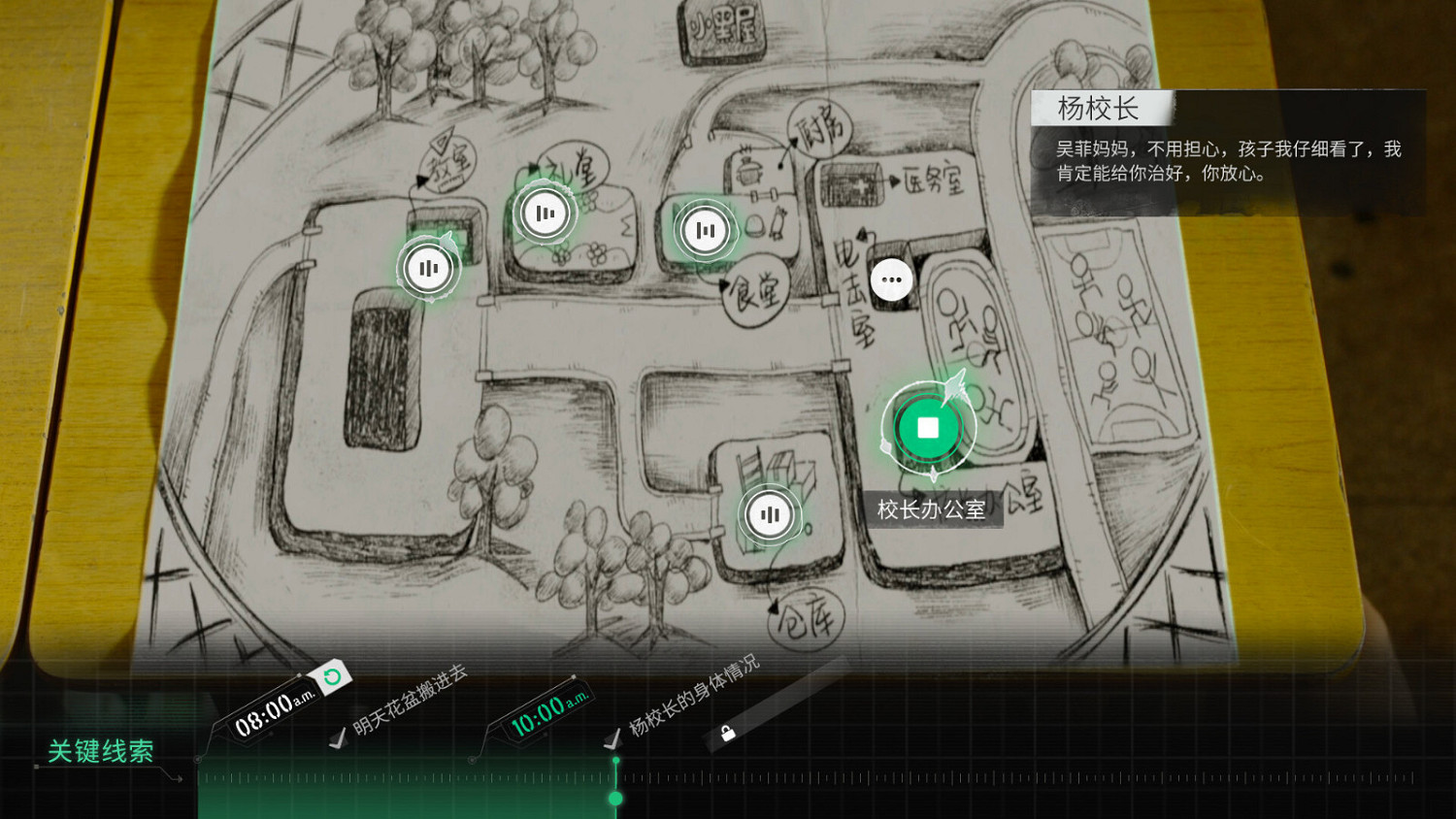Open the sound clue at the 仓库 warehouse
Viewport: 1456px width, 819px height.
click(x=770, y=516)
